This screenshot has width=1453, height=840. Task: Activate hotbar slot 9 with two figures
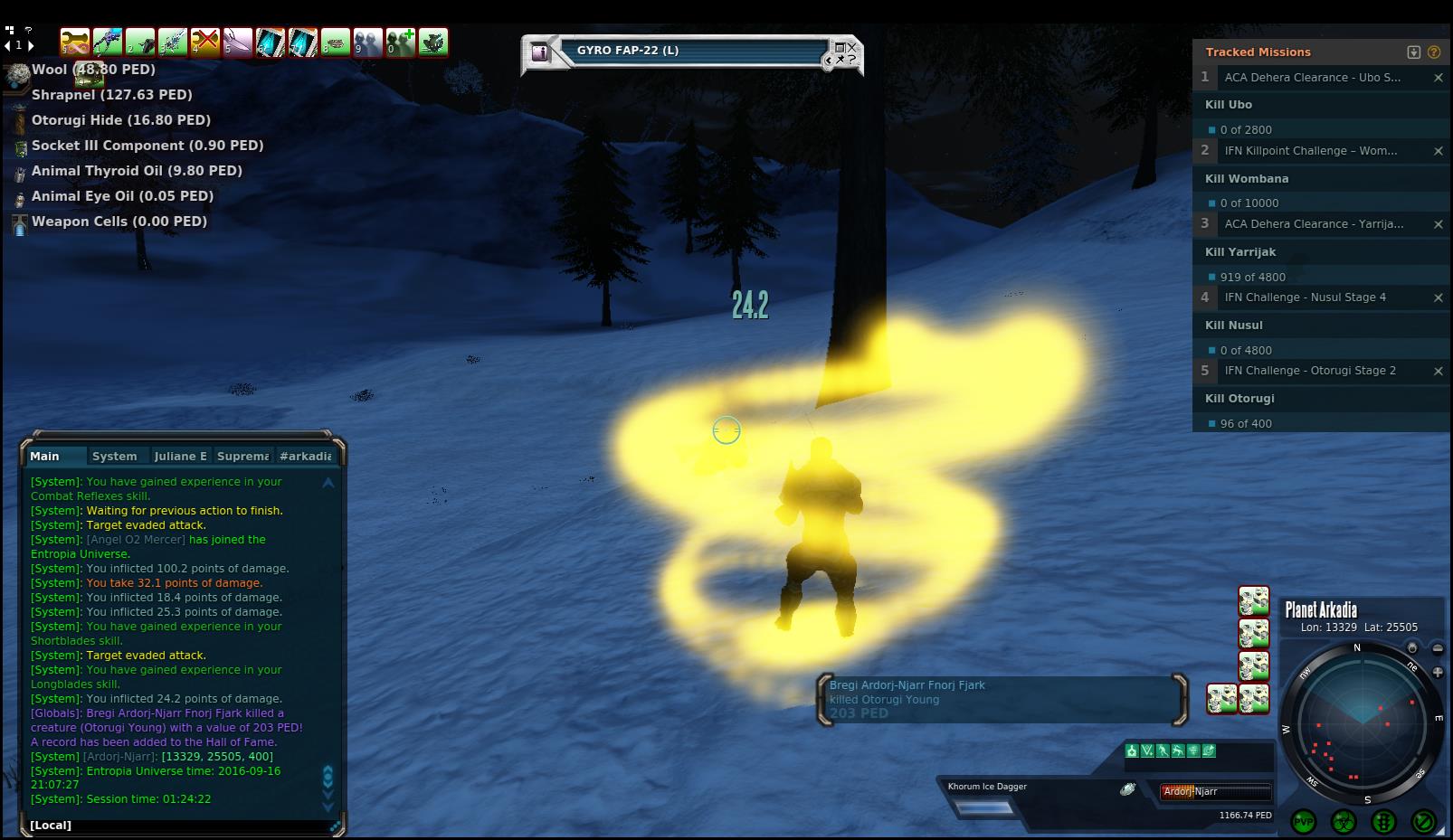(367, 42)
